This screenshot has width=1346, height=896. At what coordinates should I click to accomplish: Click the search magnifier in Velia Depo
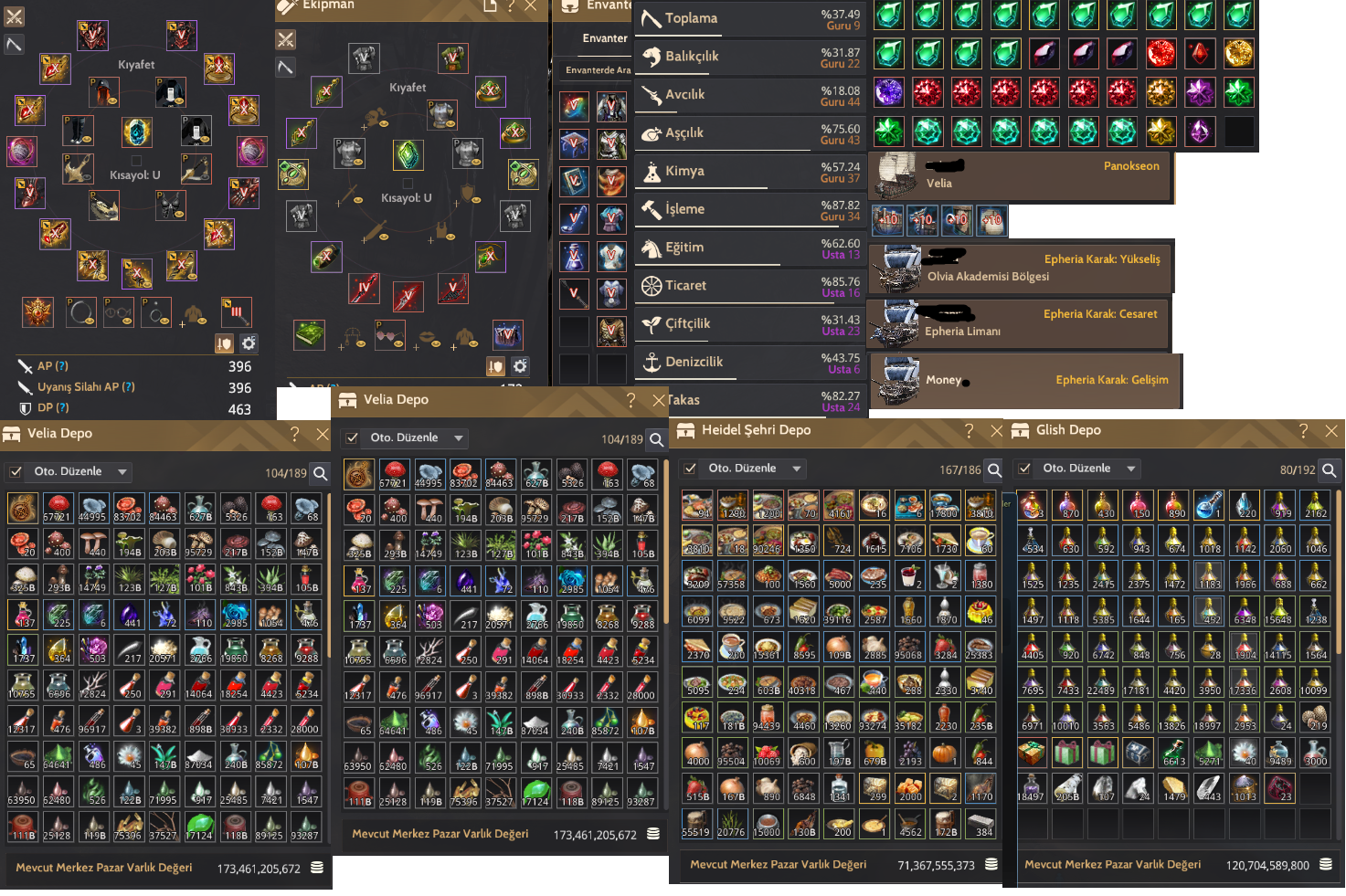pyautogui.click(x=657, y=440)
